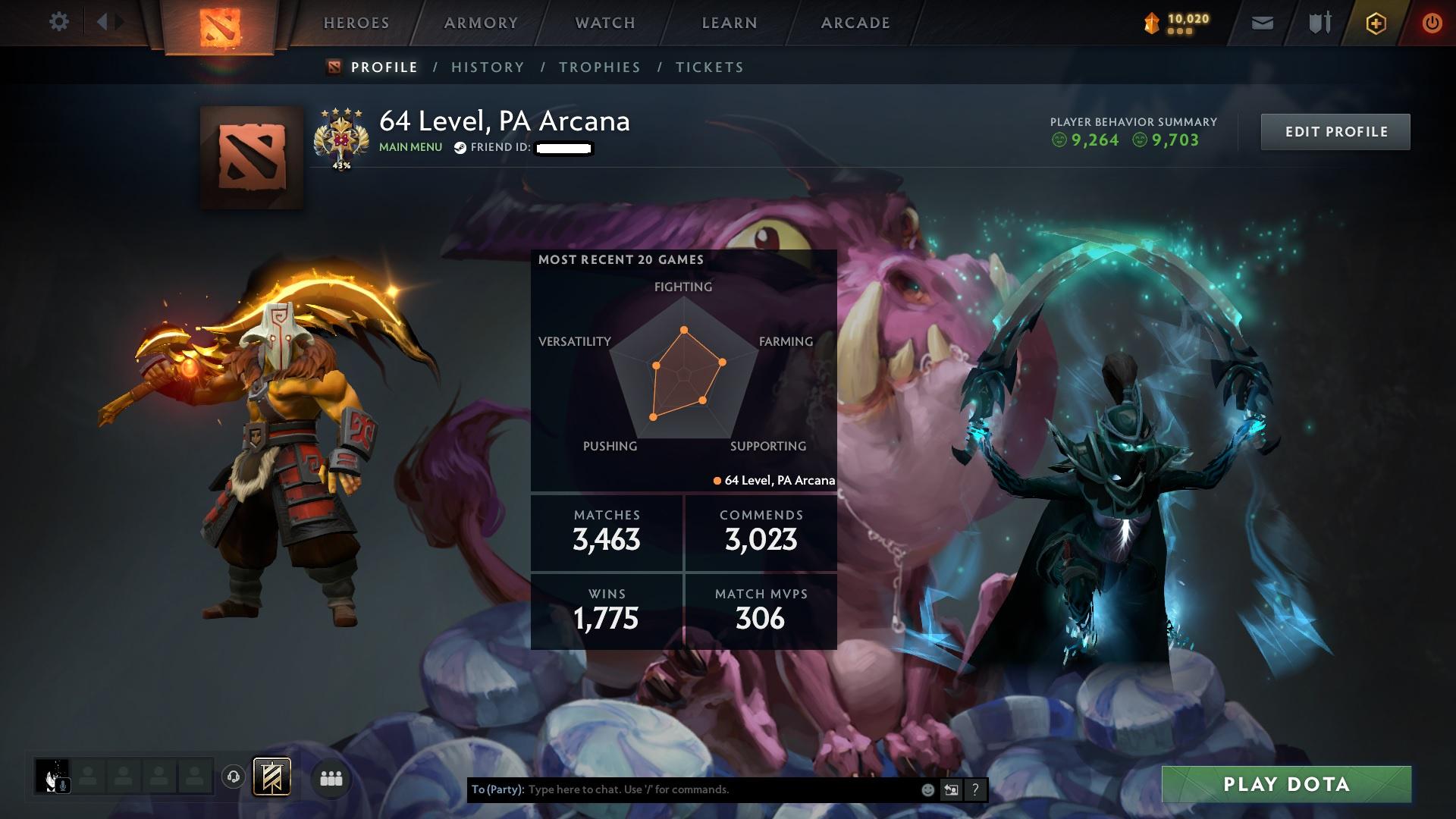Switch to the TROPHIES tab

click(x=600, y=67)
